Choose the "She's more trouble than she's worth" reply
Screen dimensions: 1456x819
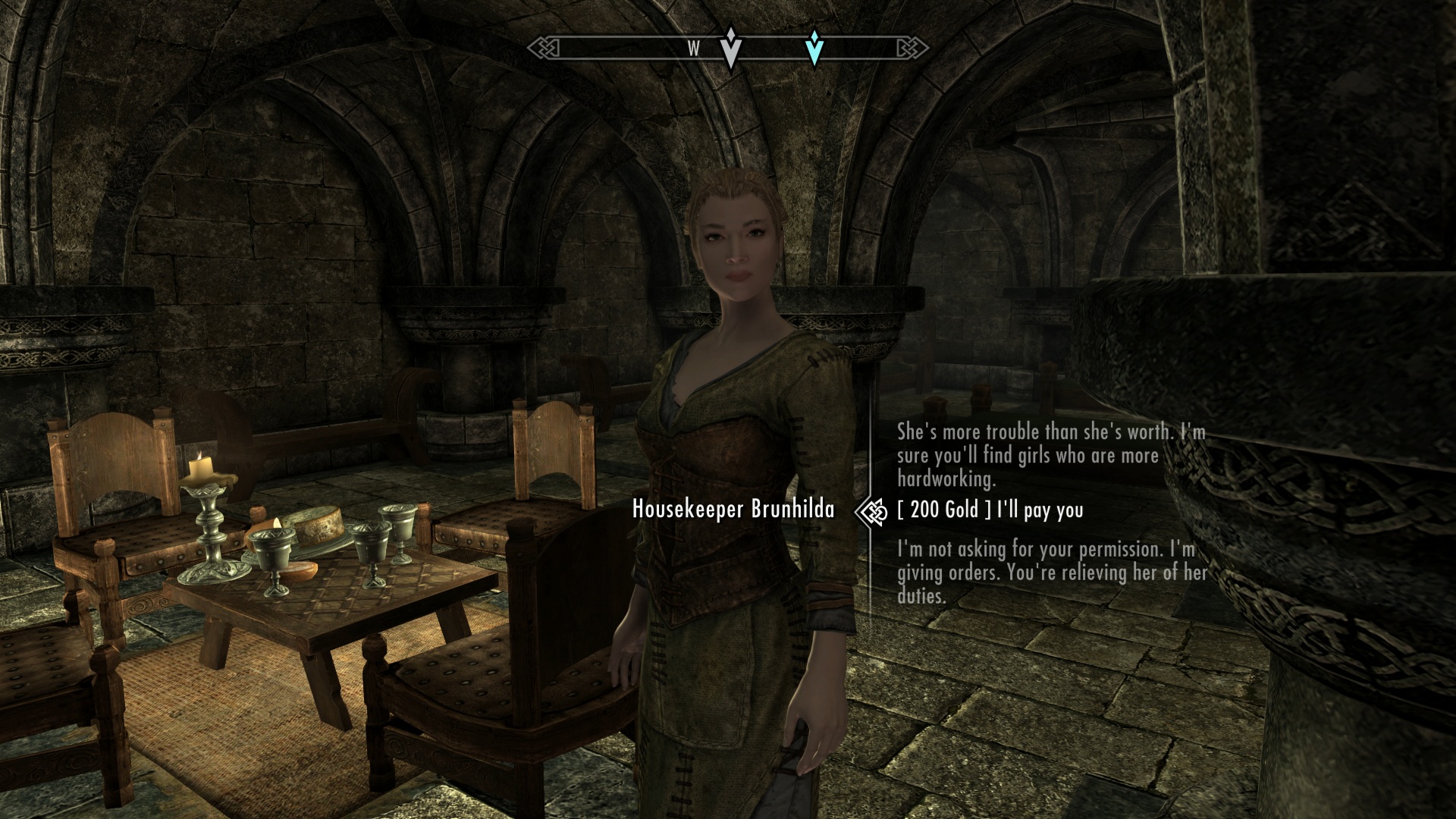click(x=1050, y=456)
